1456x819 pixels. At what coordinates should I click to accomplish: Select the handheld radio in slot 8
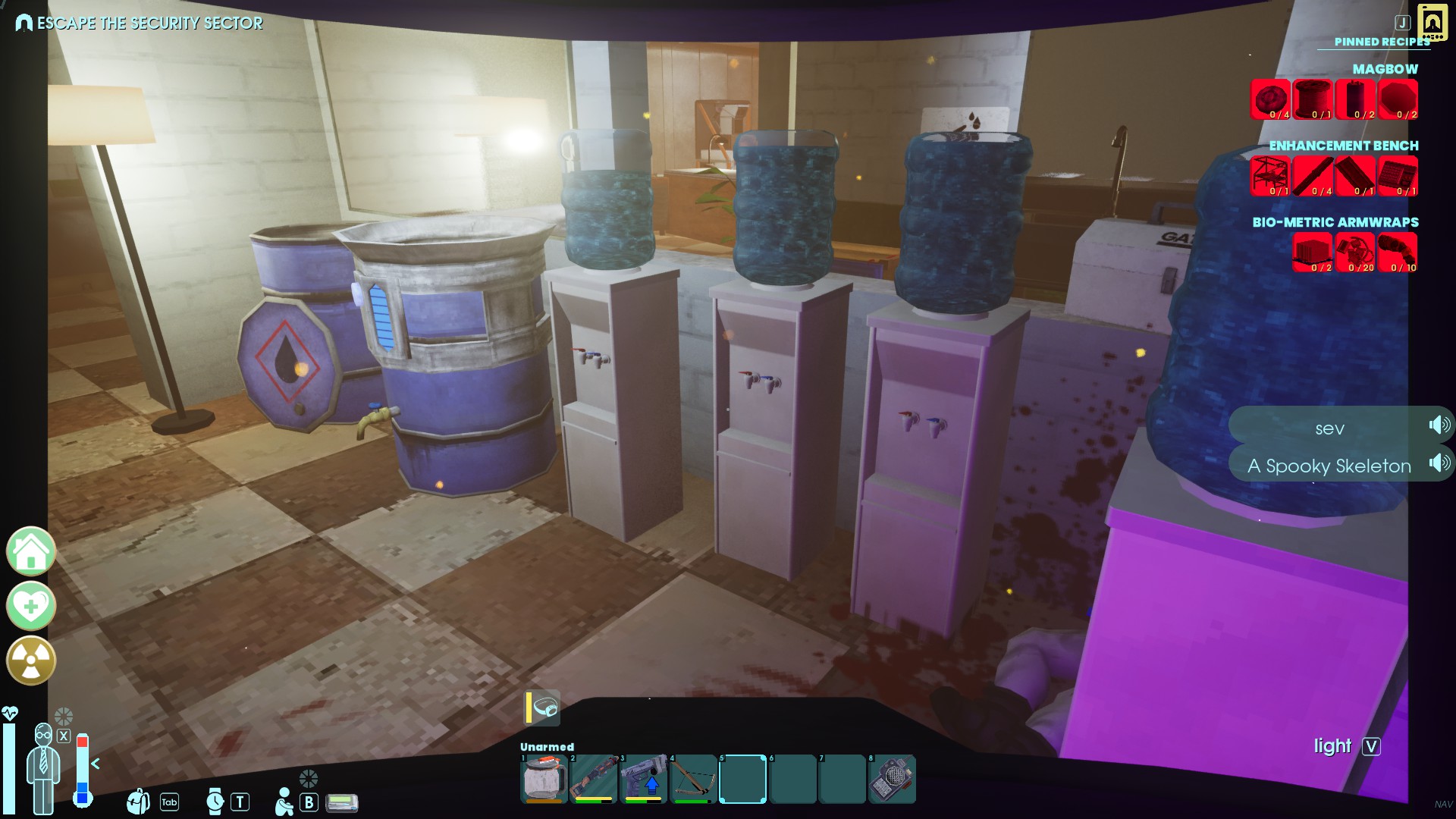point(893,779)
